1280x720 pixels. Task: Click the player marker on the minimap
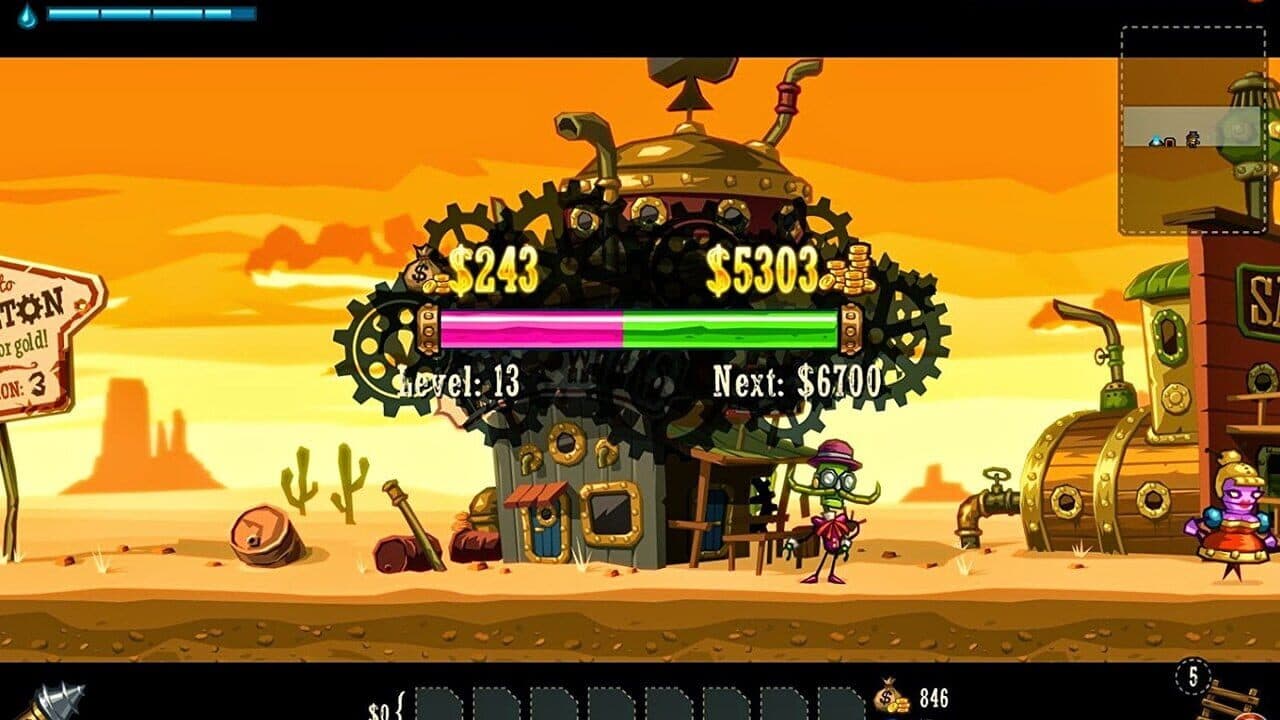1192,138
